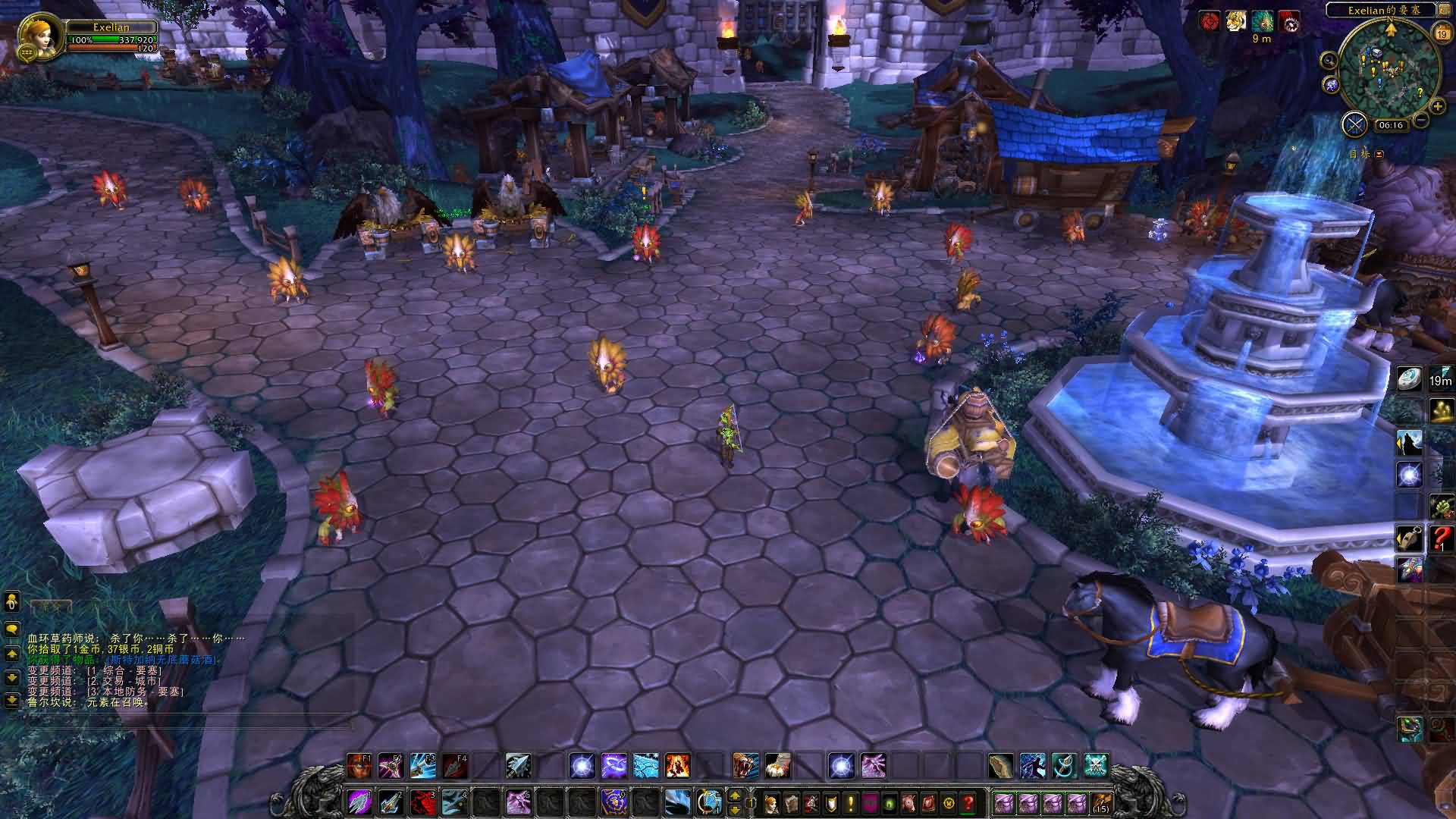Use the howling wolf side-bar ability
Screen dimensions: 1456x819
click(1410, 442)
